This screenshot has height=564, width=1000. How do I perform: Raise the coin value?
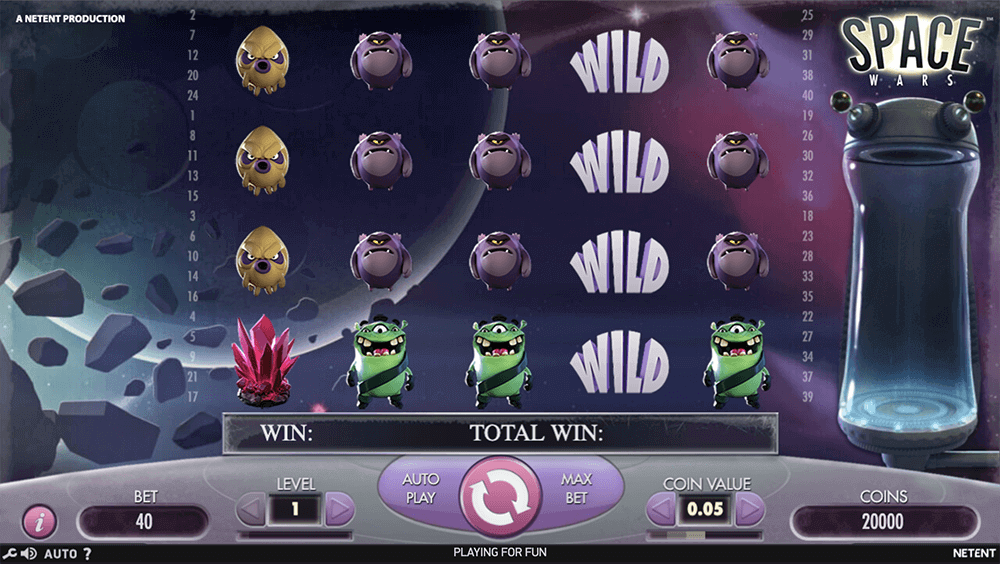point(749,511)
